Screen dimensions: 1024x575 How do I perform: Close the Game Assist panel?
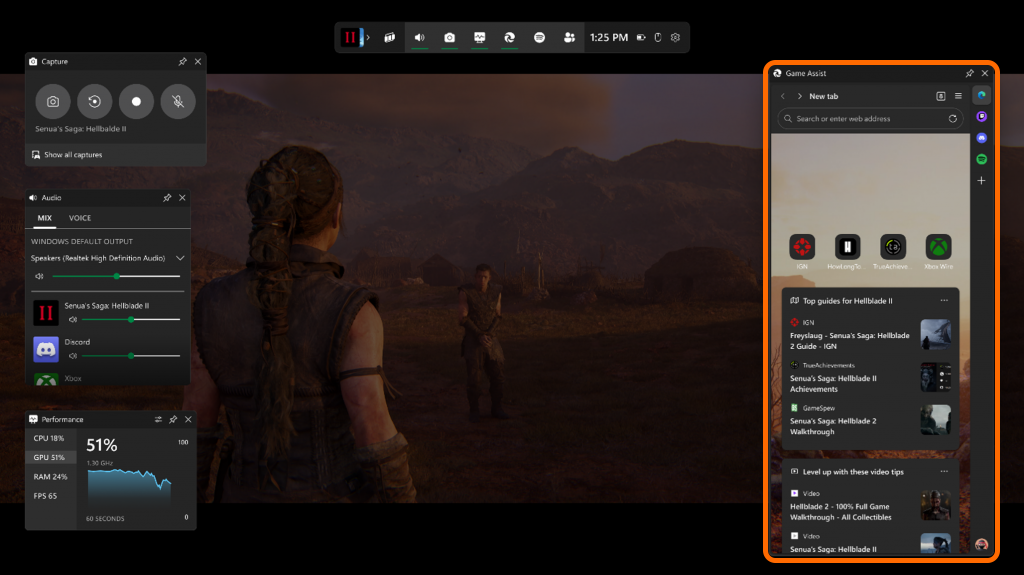(985, 73)
